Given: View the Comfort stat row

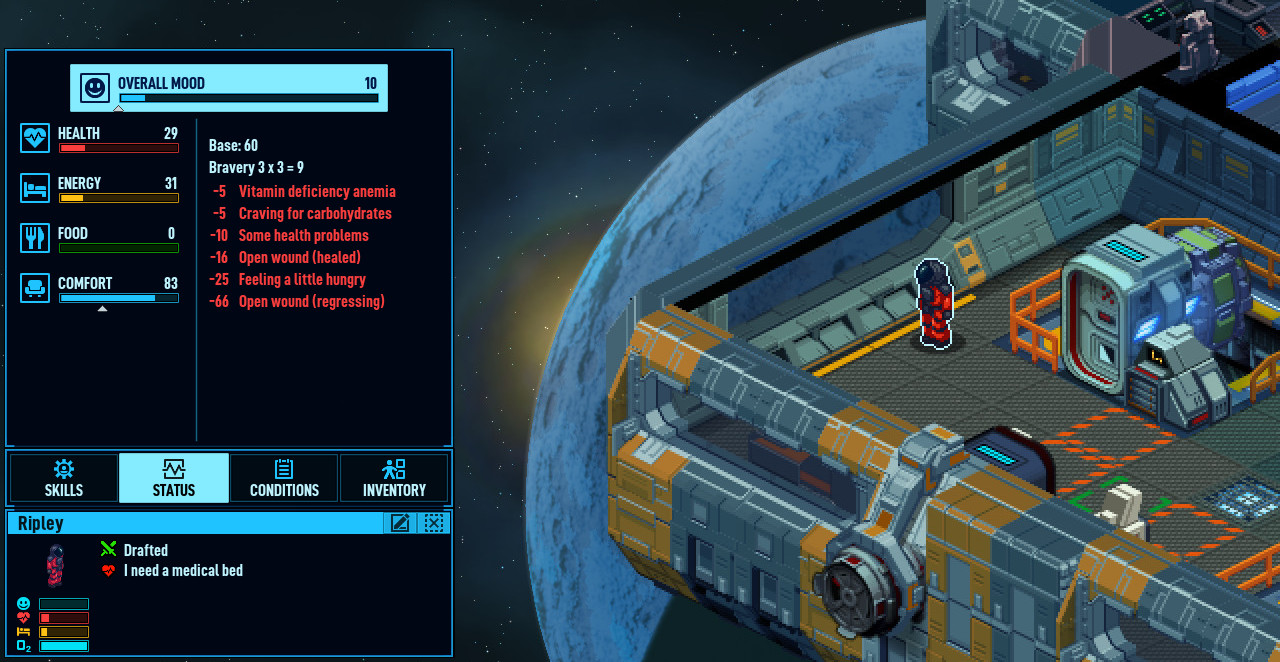Looking at the screenshot, I should point(100,288).
